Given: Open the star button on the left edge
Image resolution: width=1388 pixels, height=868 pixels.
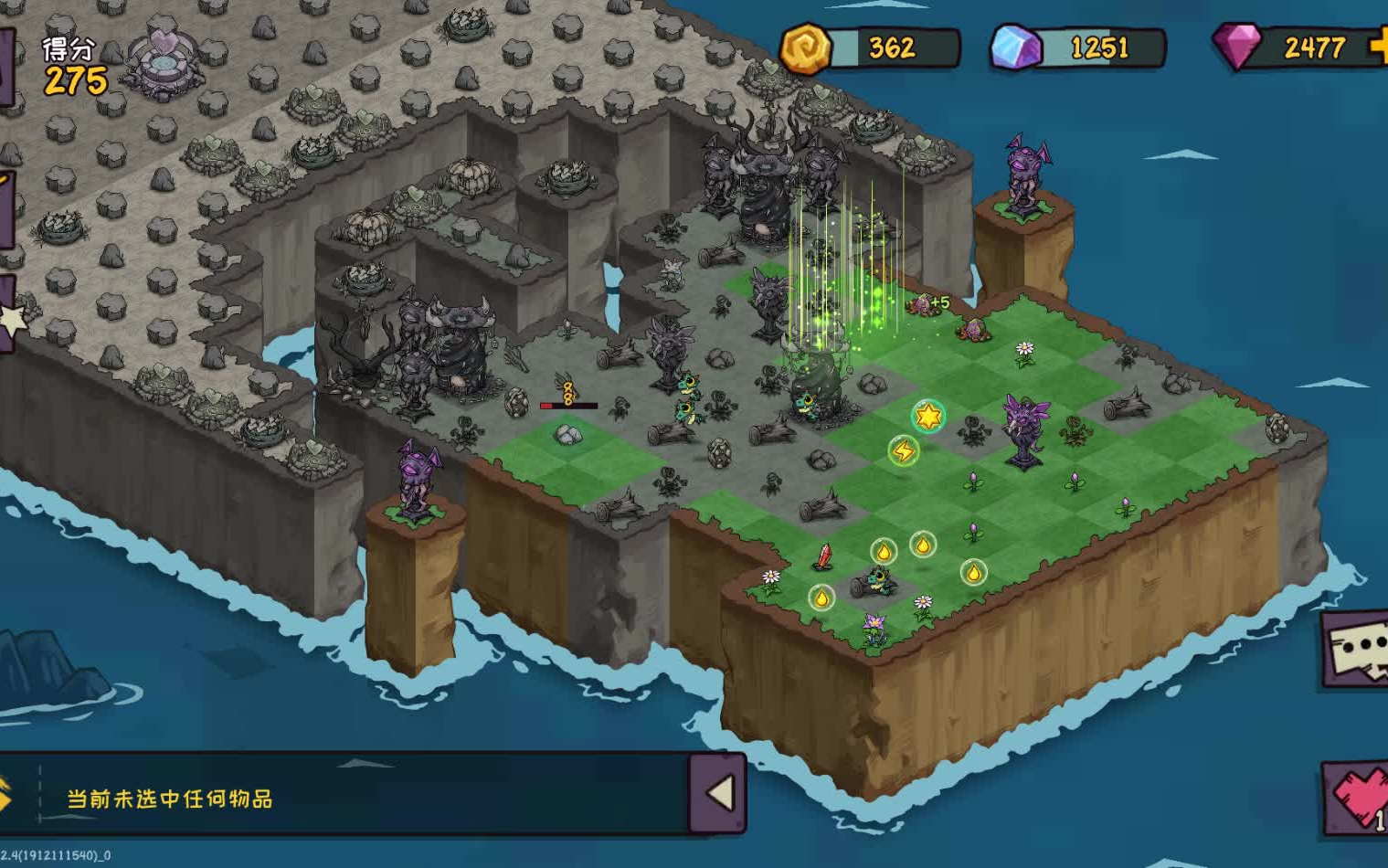Looking at the screenshot, I should click(x=11, y=318).
